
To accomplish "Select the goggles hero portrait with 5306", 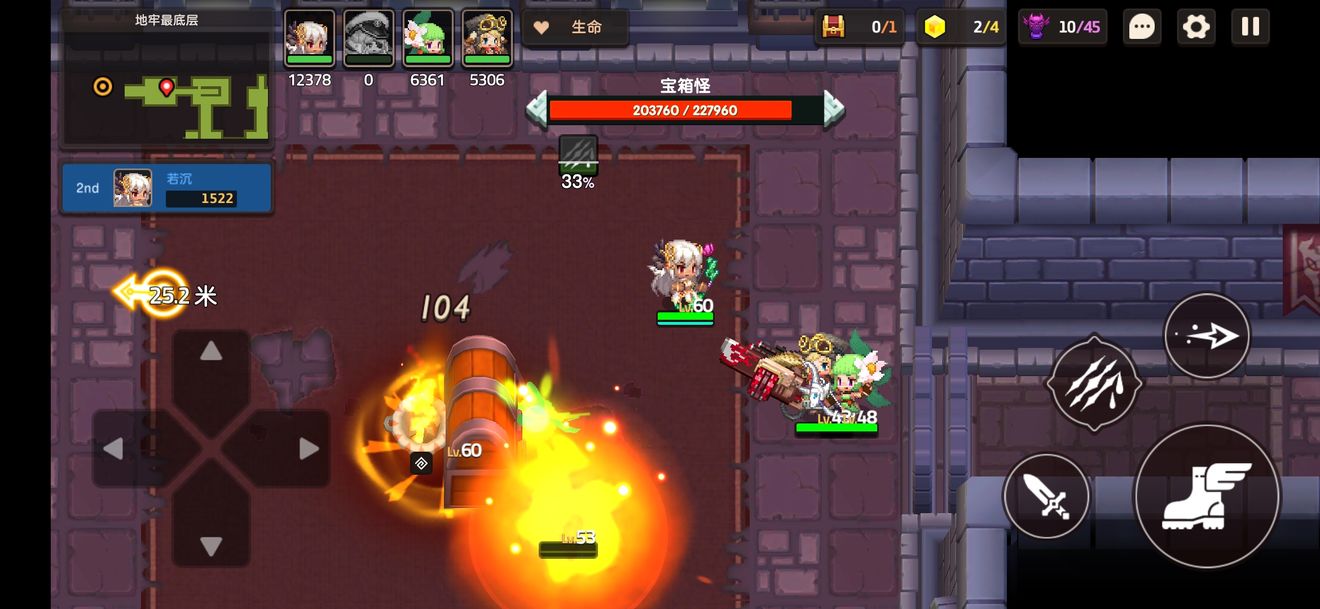I will pyautogui.click(x=487, y=38).
